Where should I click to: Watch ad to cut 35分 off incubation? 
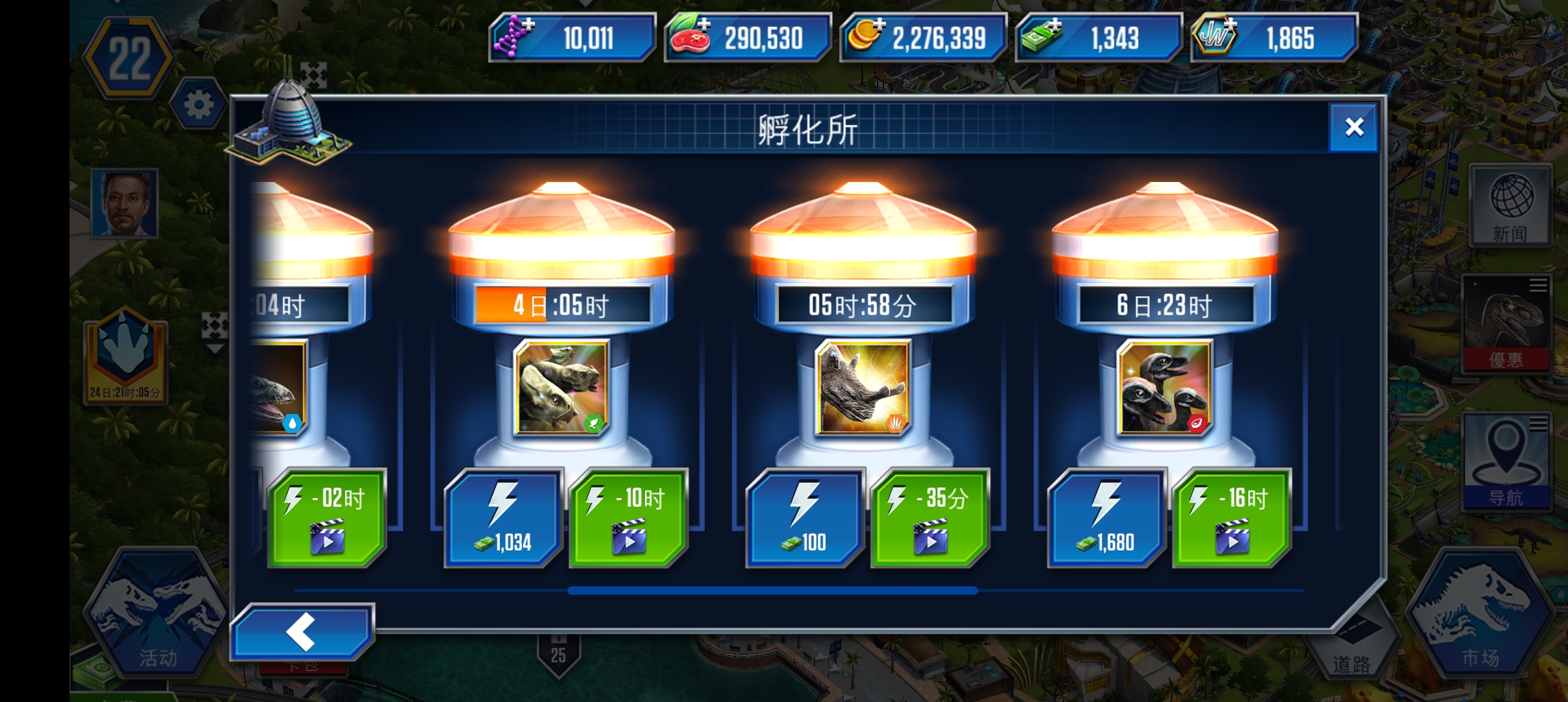[930, 517]
